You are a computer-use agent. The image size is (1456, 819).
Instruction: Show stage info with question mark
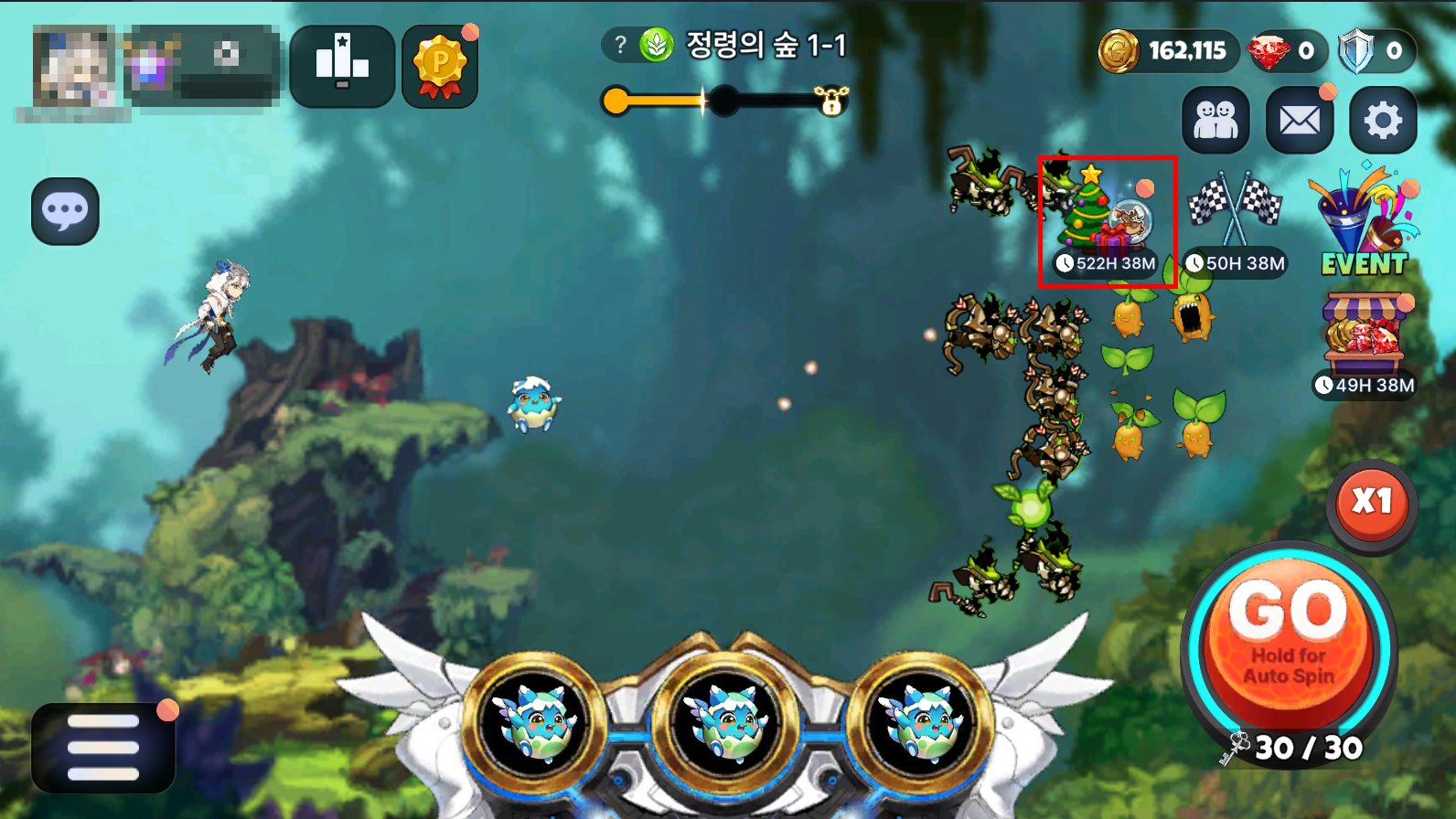(621, 45)
